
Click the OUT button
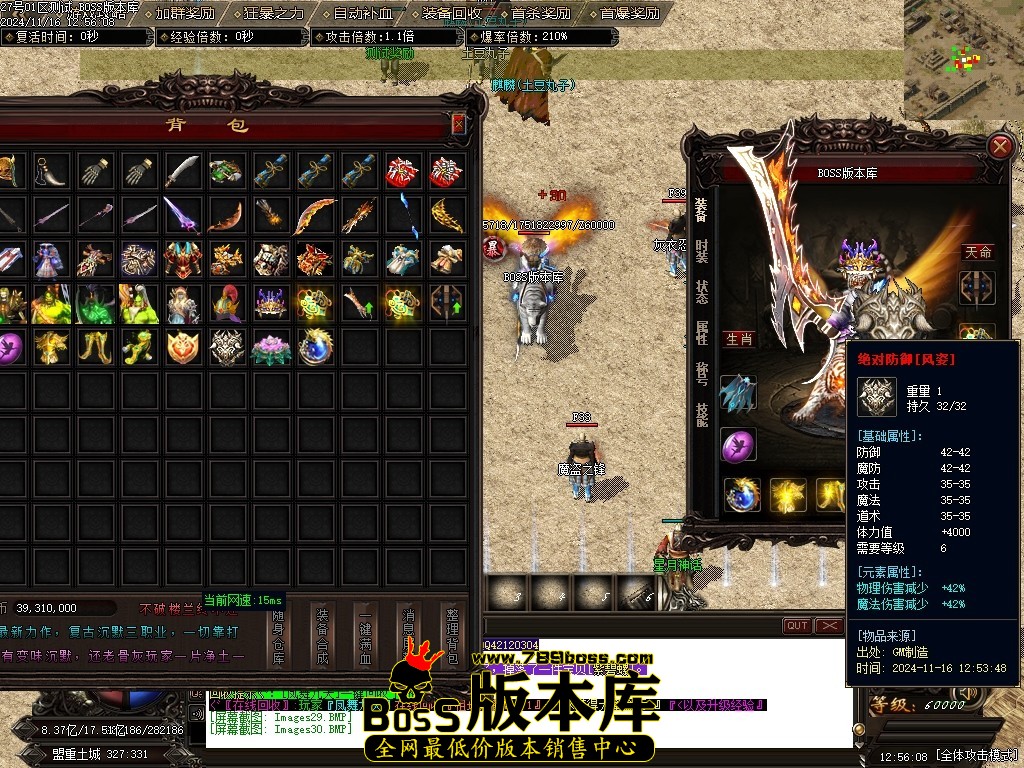797,626
